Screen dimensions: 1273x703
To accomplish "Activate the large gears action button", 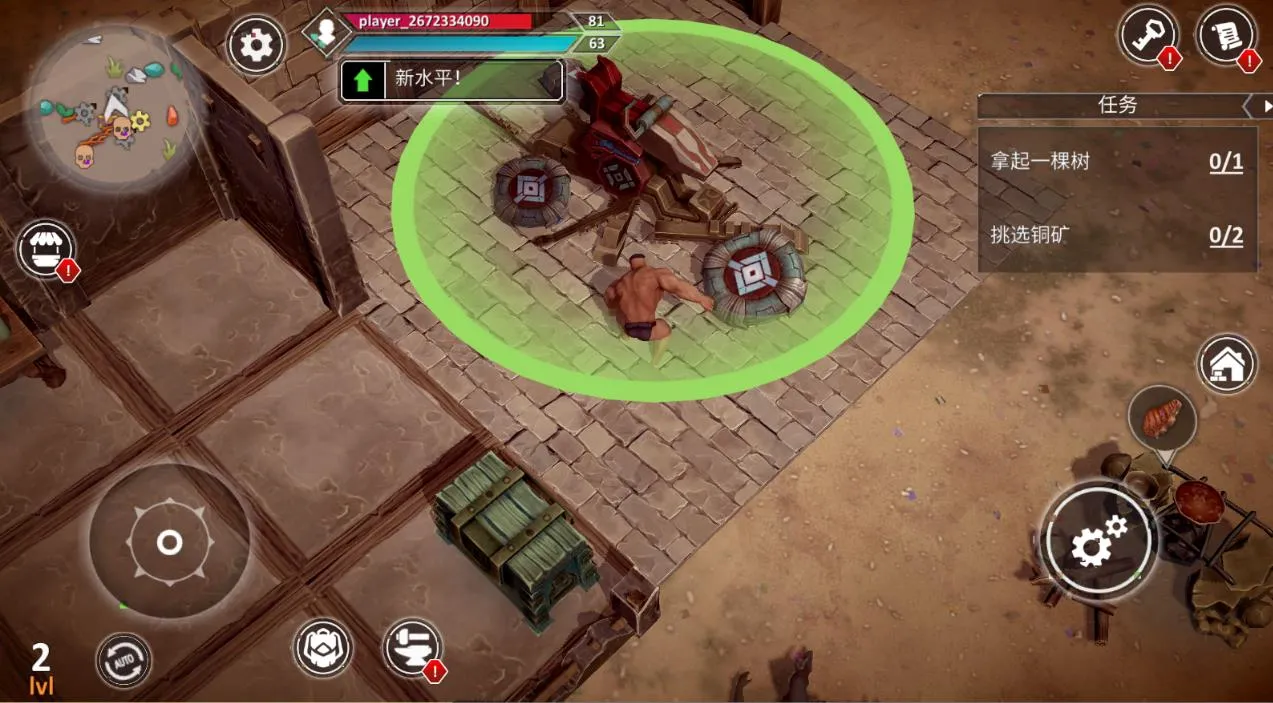I will tap(1097, 542).
